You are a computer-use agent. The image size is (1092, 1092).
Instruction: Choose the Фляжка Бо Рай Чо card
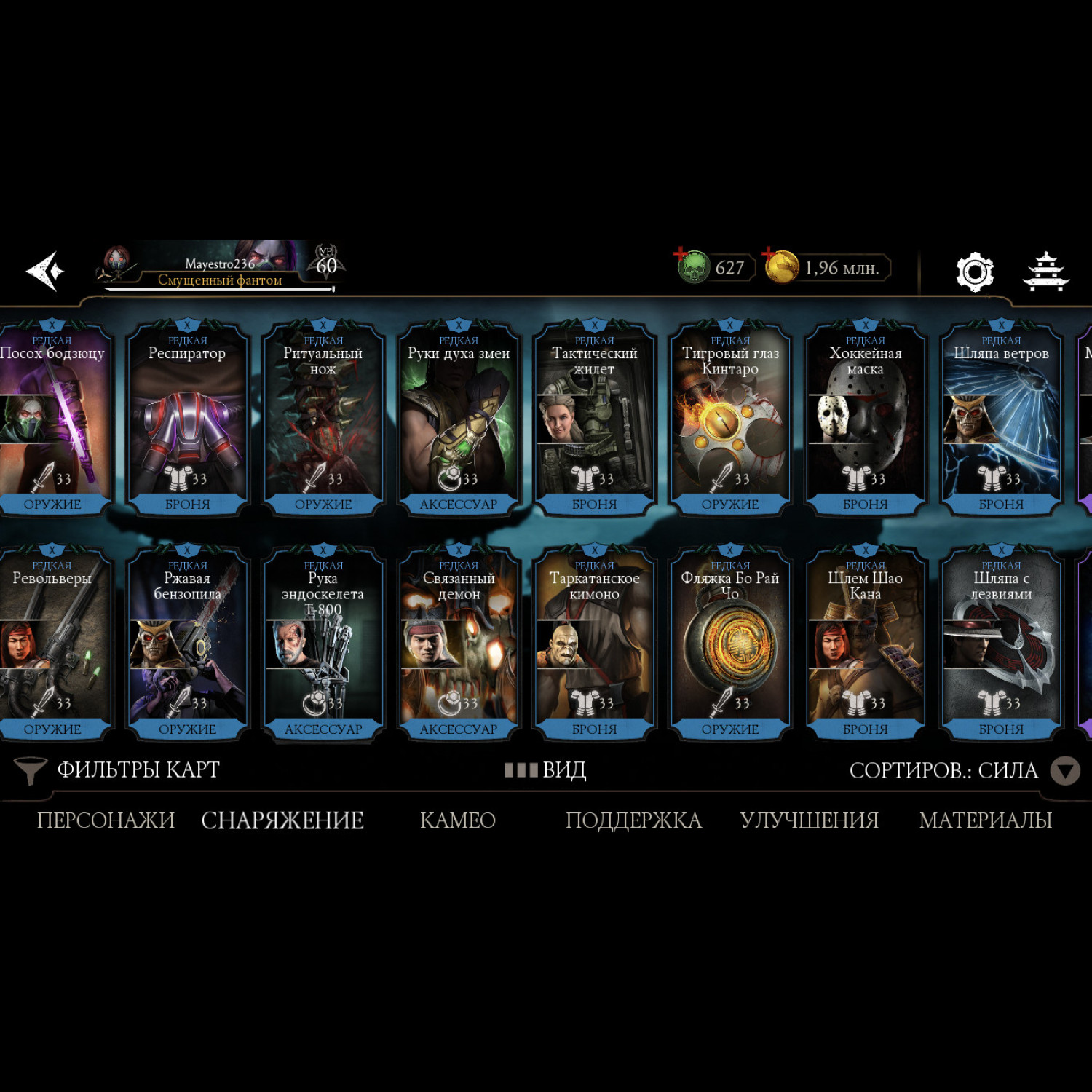click(729, 644)
